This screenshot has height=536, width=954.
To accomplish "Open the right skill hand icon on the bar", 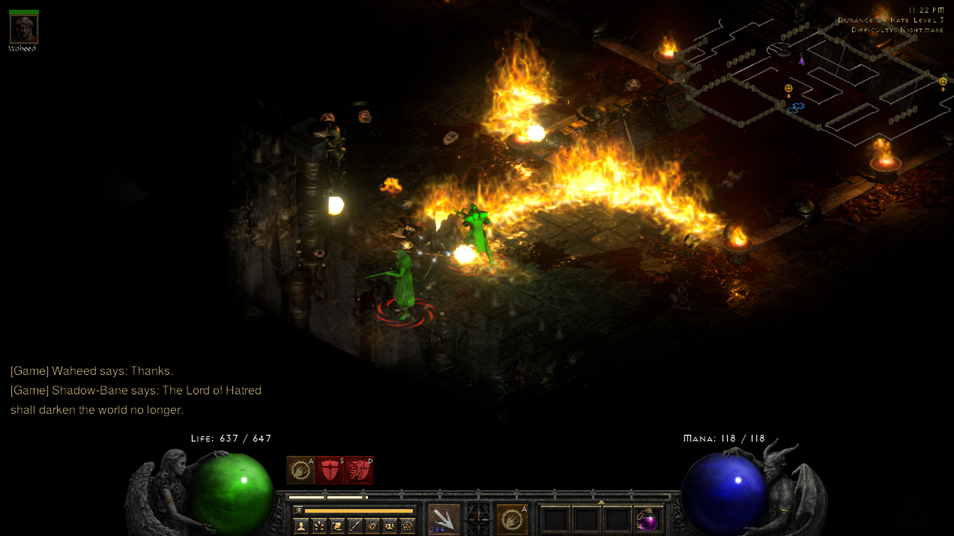I will tap(511, 518).
